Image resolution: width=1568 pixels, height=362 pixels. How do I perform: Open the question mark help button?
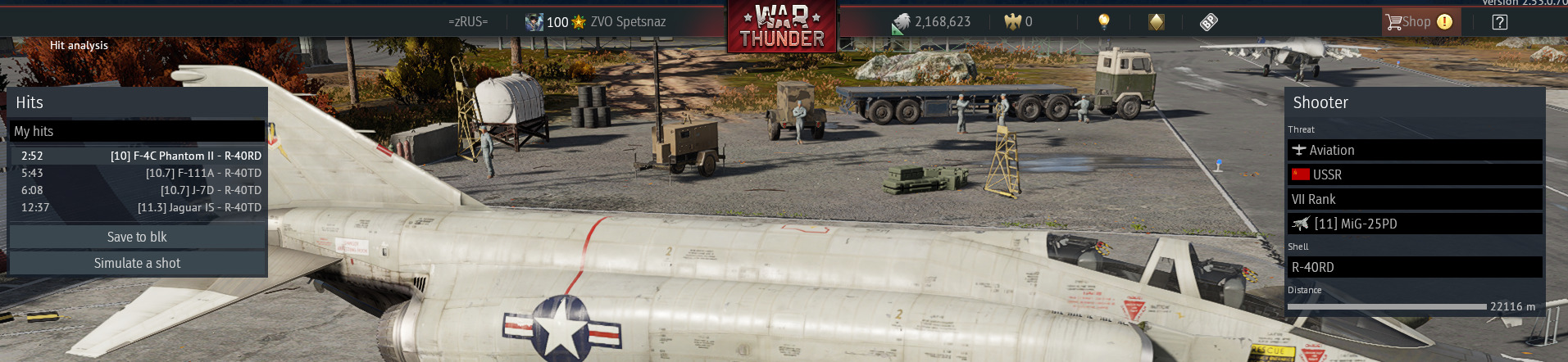click(1499, 22)
